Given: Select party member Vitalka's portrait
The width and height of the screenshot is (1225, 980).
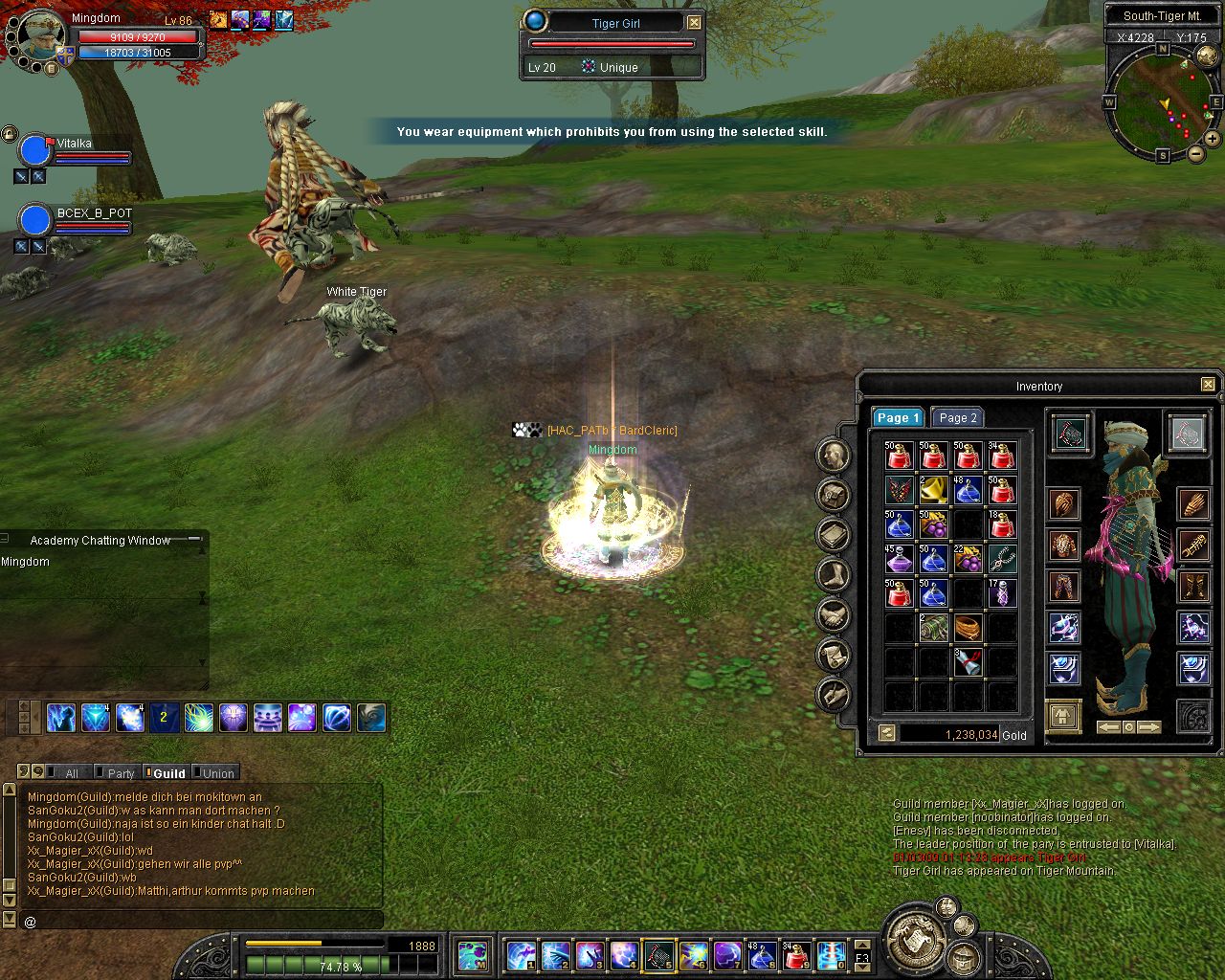Looking at the screenshot, I should click(35, 150).
